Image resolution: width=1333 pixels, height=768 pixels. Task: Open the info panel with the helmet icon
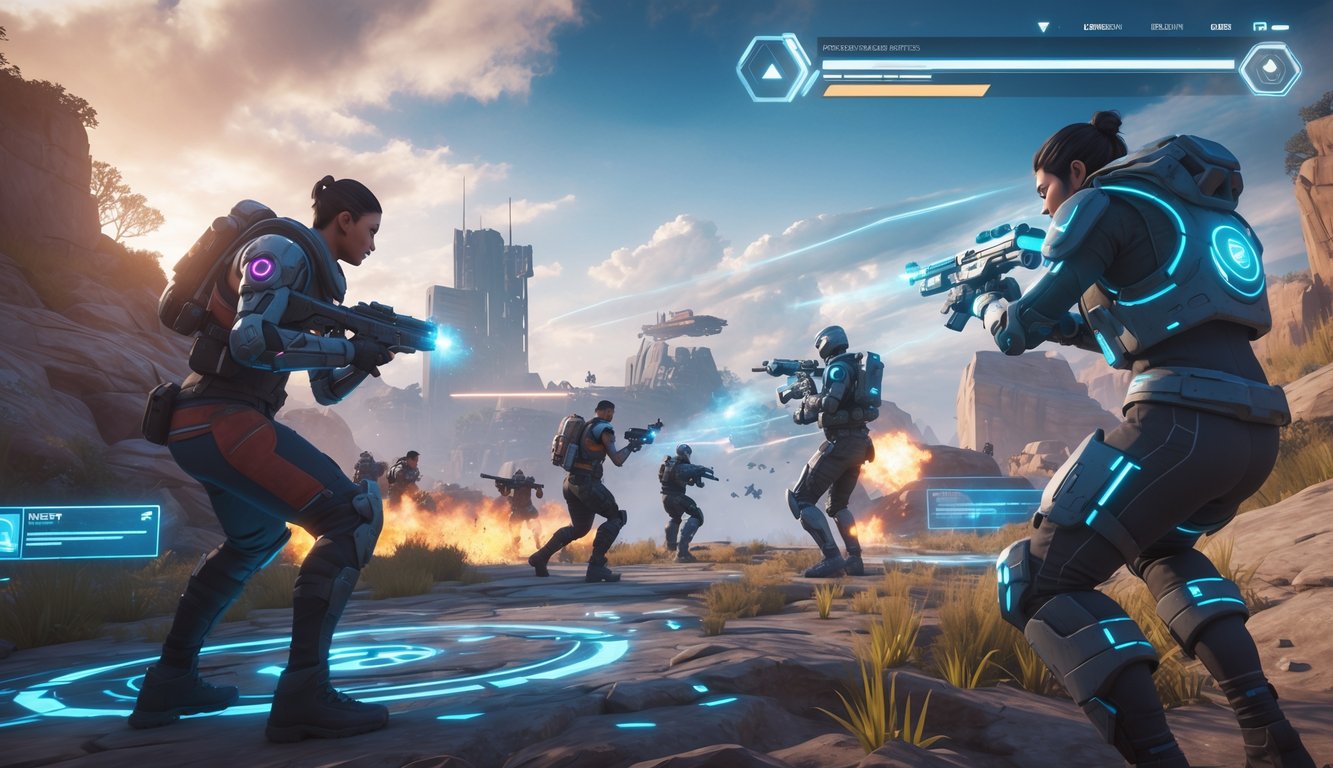pos(79,532)
